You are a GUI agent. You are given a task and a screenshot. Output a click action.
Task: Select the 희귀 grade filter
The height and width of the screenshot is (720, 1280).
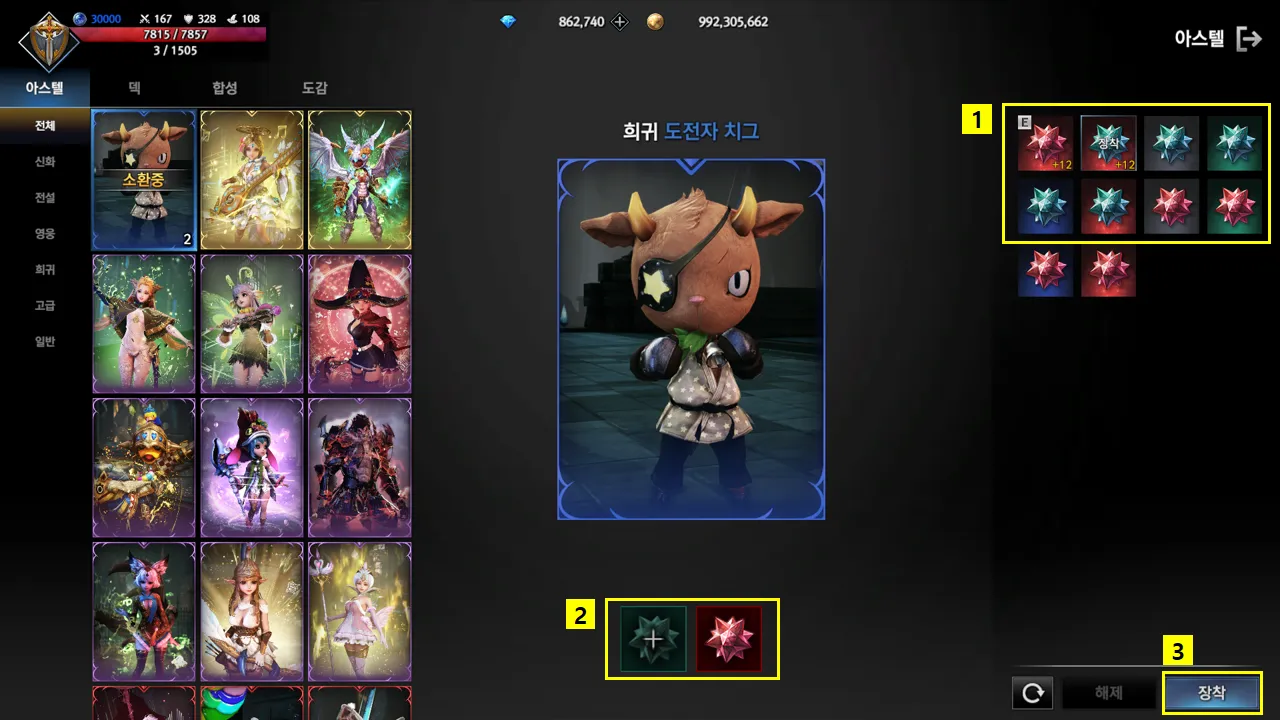45,270
